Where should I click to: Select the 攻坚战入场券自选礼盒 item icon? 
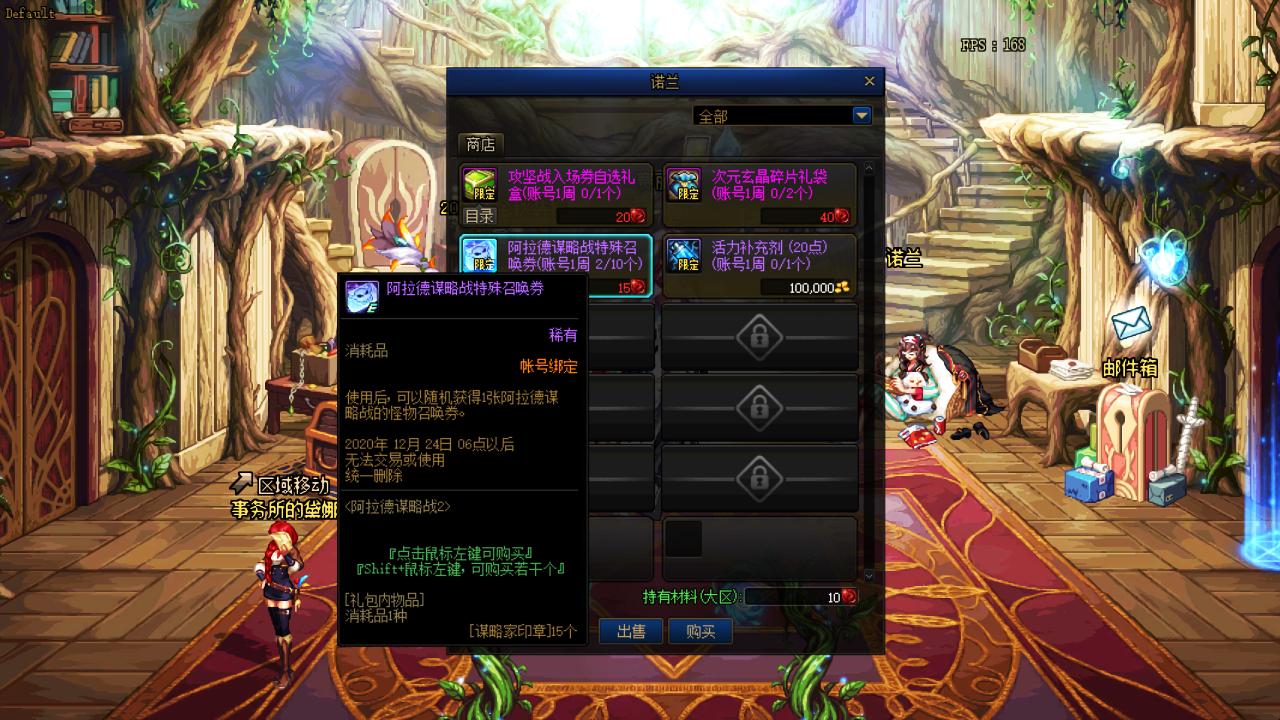point(480,183)
